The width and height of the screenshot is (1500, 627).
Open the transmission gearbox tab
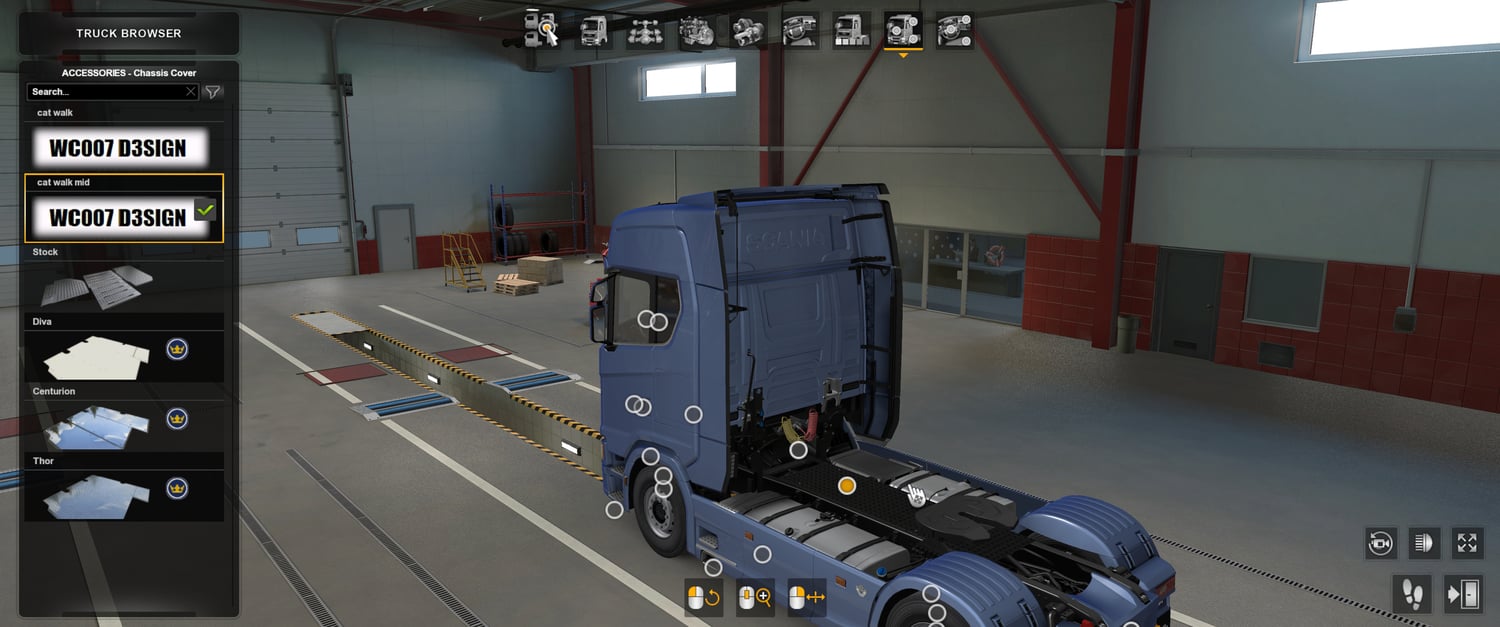point(748,30)
